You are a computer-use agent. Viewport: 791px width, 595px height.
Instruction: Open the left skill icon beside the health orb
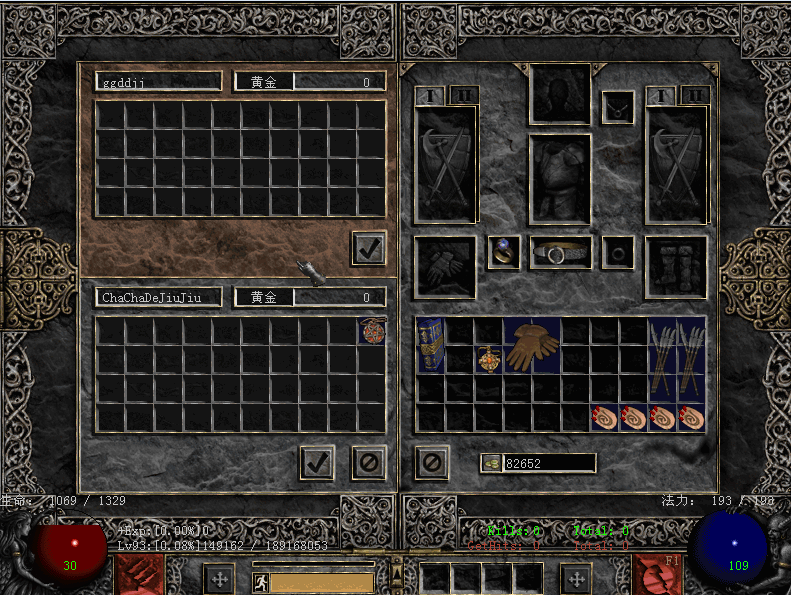pyautogui.click(x=140, y=575)
